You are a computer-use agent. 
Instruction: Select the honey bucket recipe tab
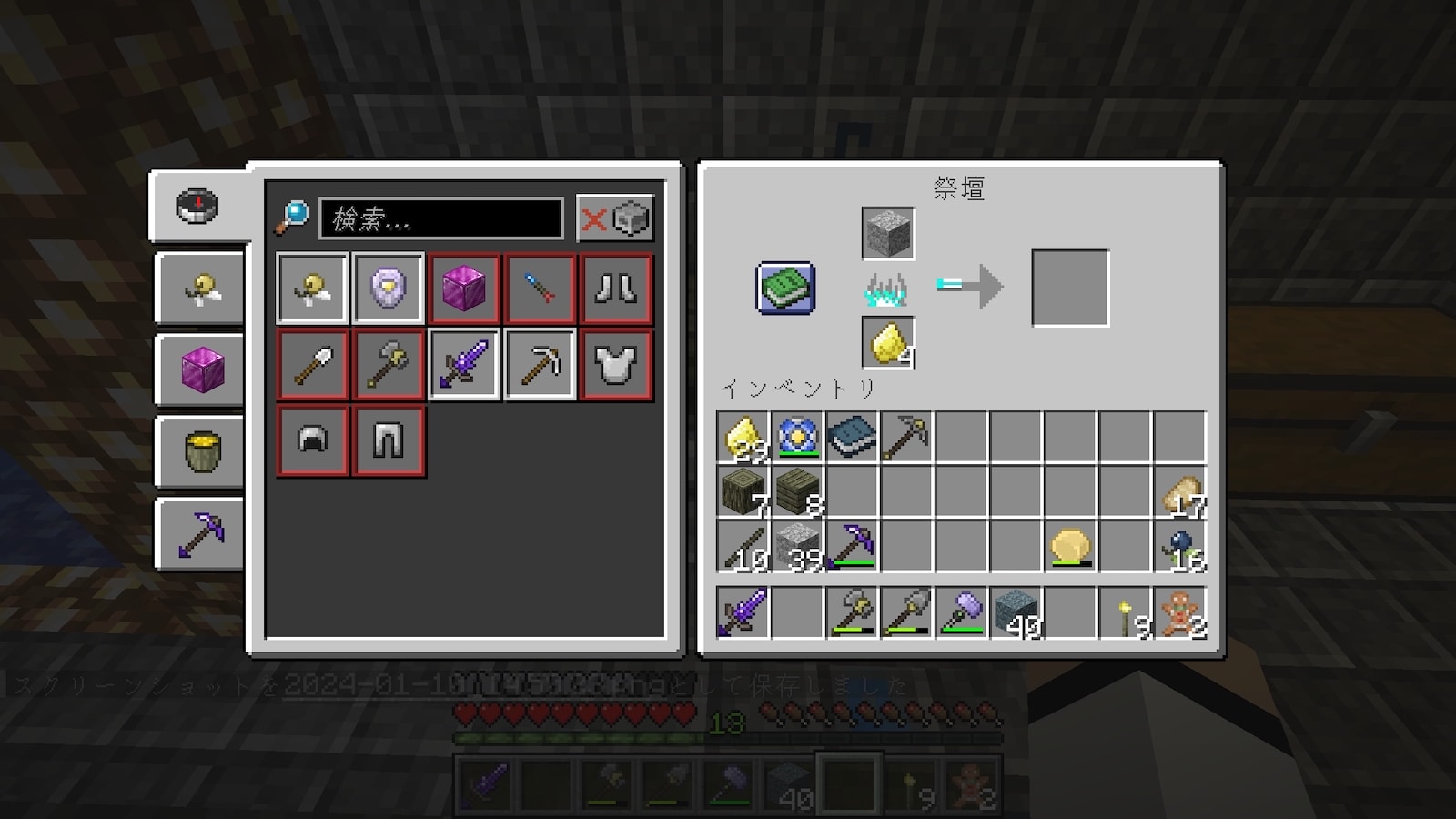(x=201, y=451)
